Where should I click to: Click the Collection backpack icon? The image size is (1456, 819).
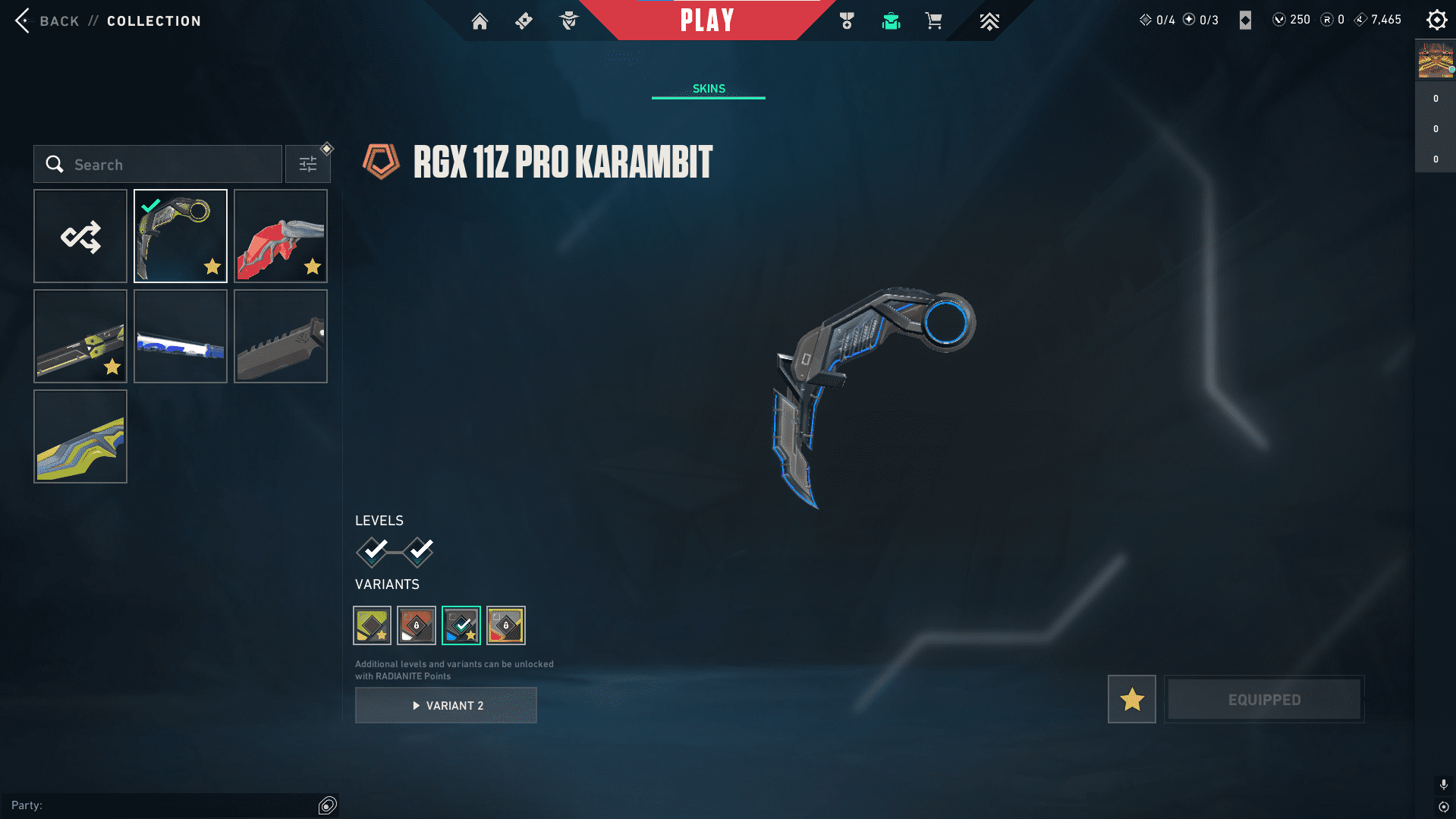[892, 21]
